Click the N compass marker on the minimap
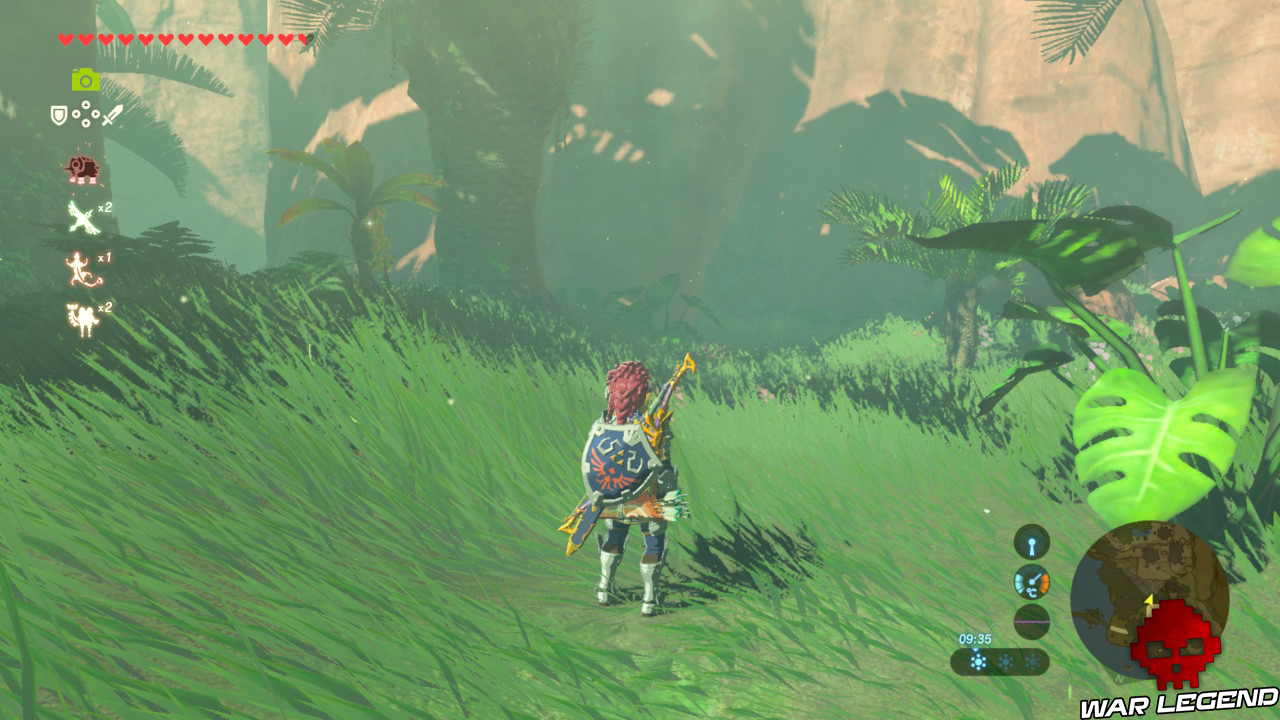 click(1119, 678)
